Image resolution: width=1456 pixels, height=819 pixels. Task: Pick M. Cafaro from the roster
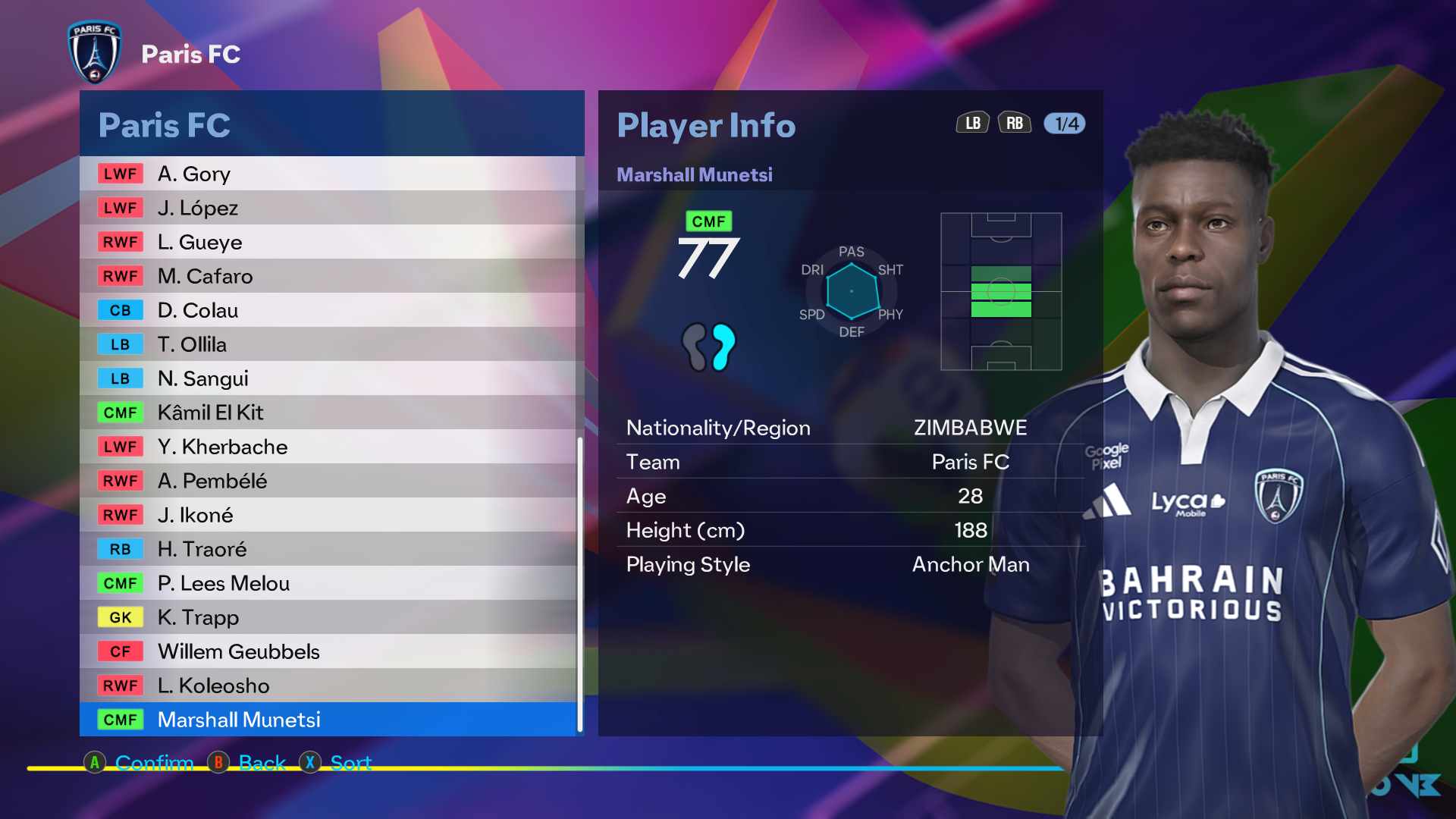point(328,276)
